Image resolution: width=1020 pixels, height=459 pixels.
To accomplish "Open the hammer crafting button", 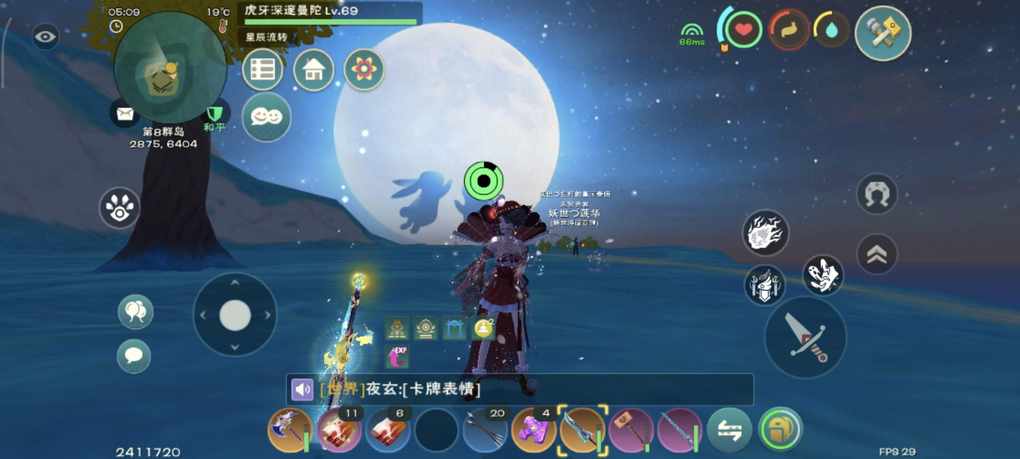I will point(883,33).
